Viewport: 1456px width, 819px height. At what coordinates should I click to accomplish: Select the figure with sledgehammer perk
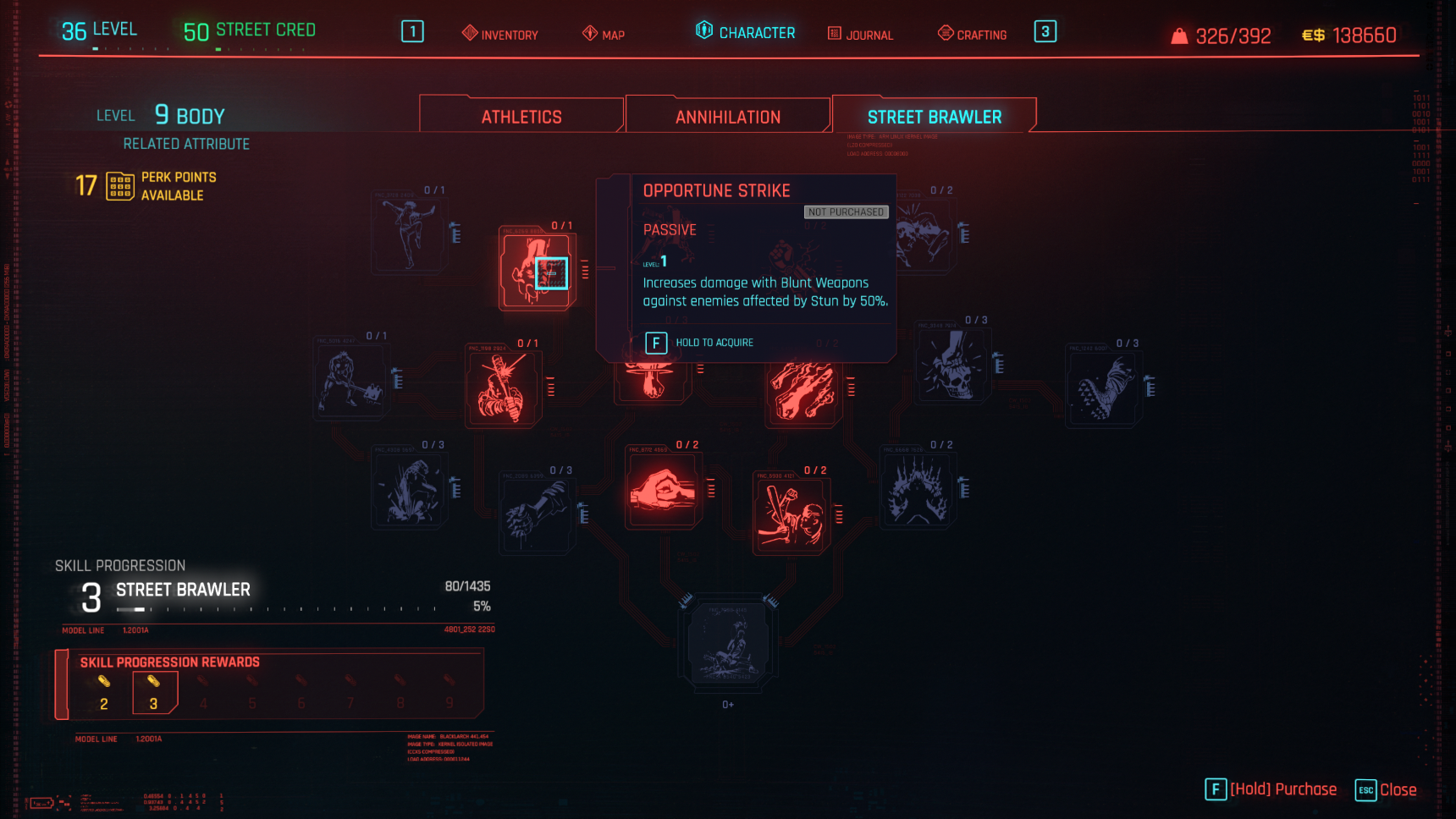coord(350,382)
